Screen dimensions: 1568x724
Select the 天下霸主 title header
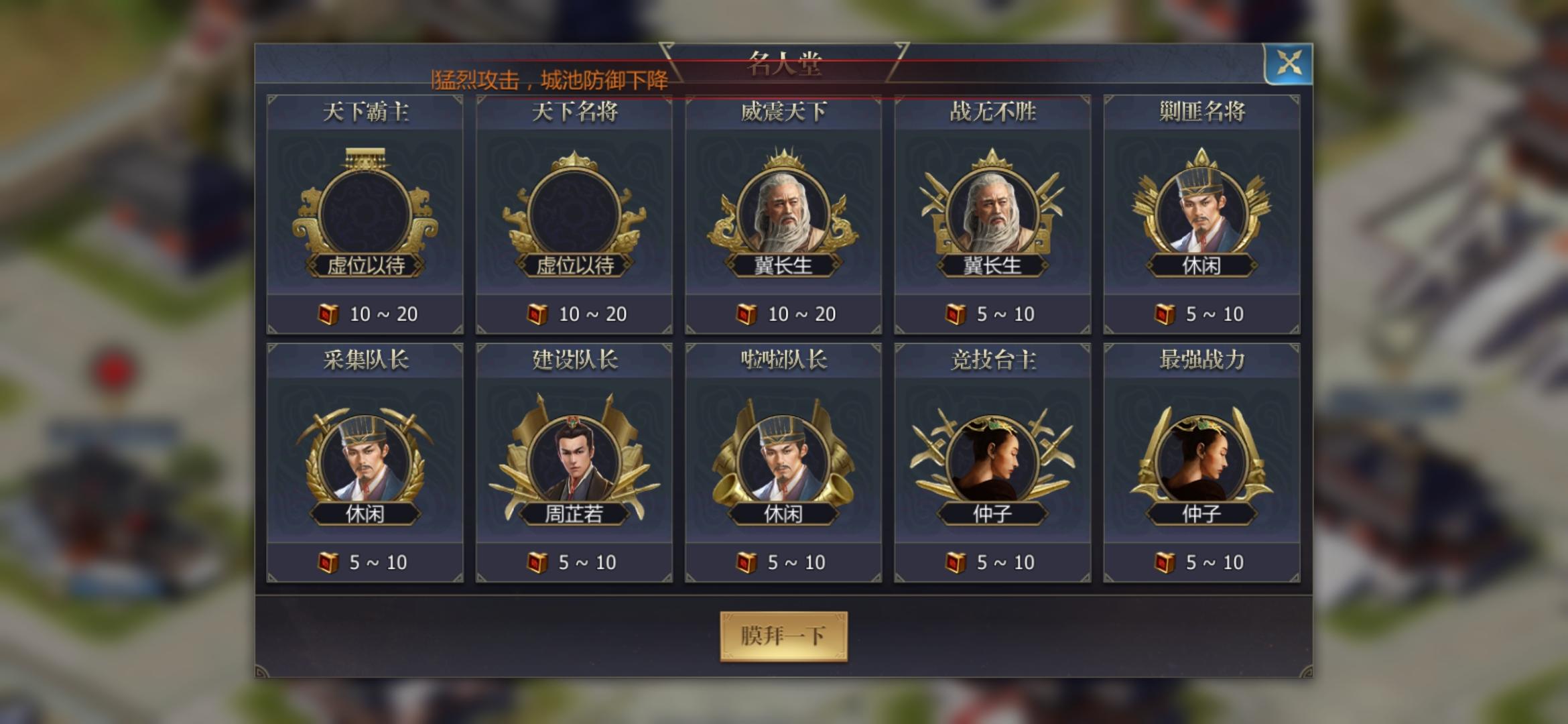[364, 113]
